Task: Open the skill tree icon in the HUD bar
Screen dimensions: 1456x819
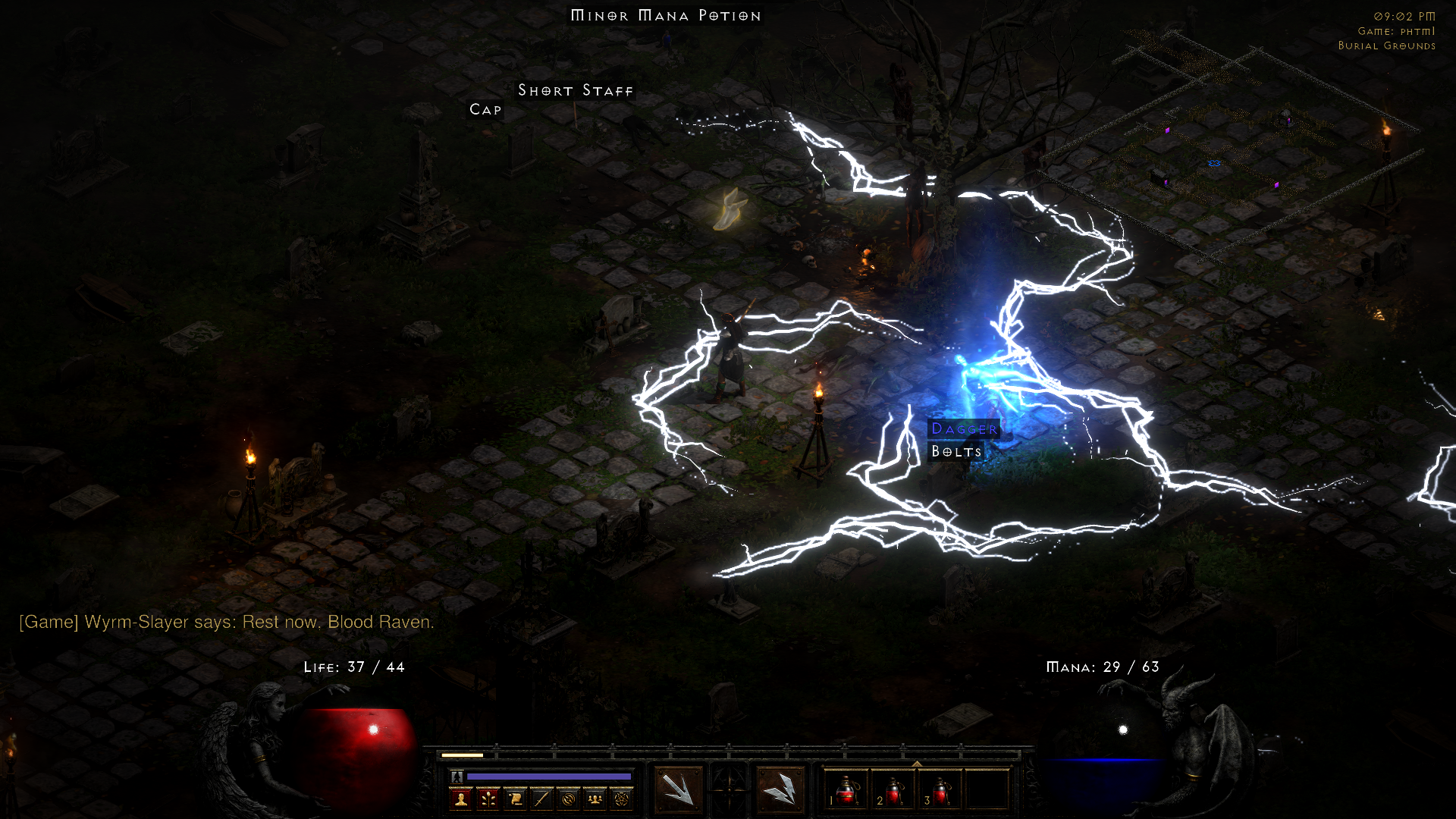Action: [x=488, y=797]
